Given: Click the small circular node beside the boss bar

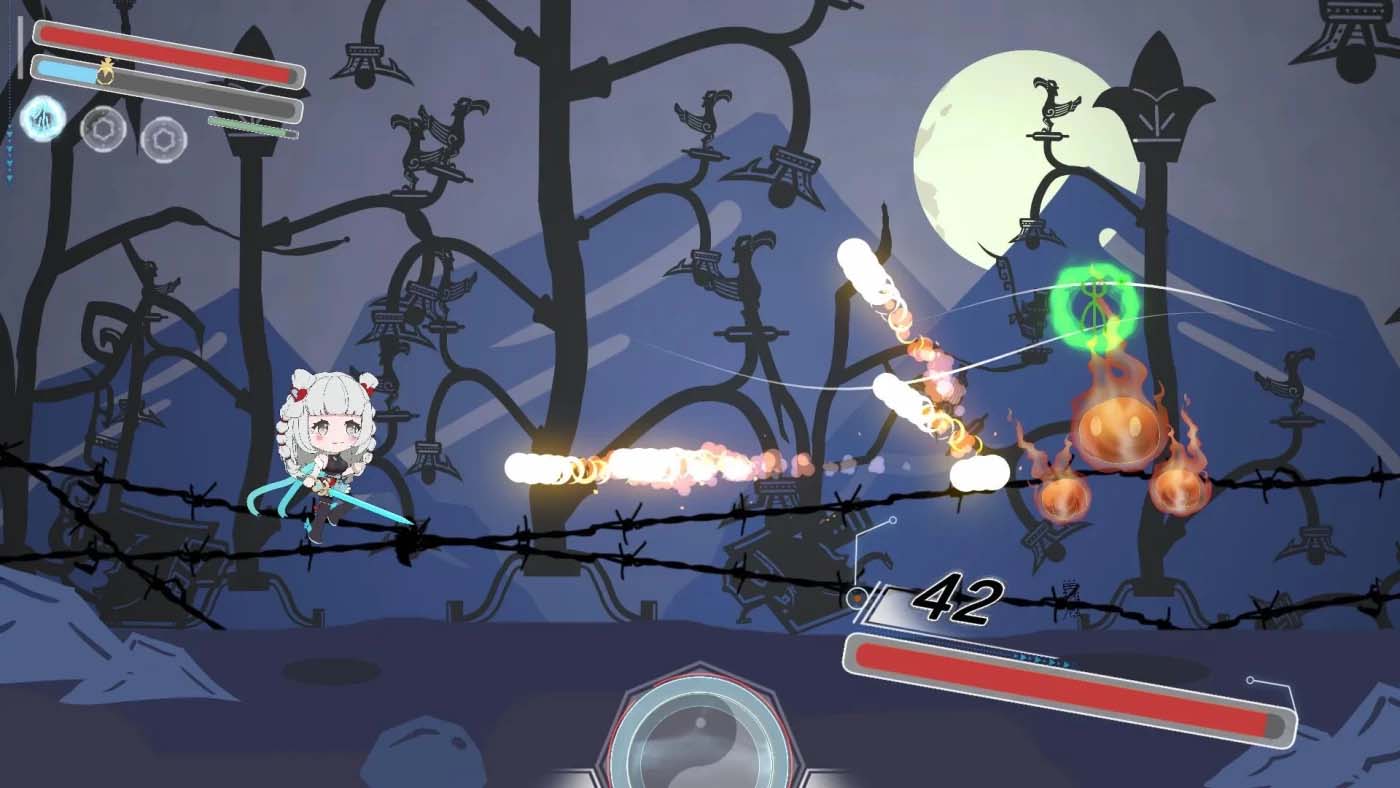Looking at the screenshot, I should (x=1250, y=680).
